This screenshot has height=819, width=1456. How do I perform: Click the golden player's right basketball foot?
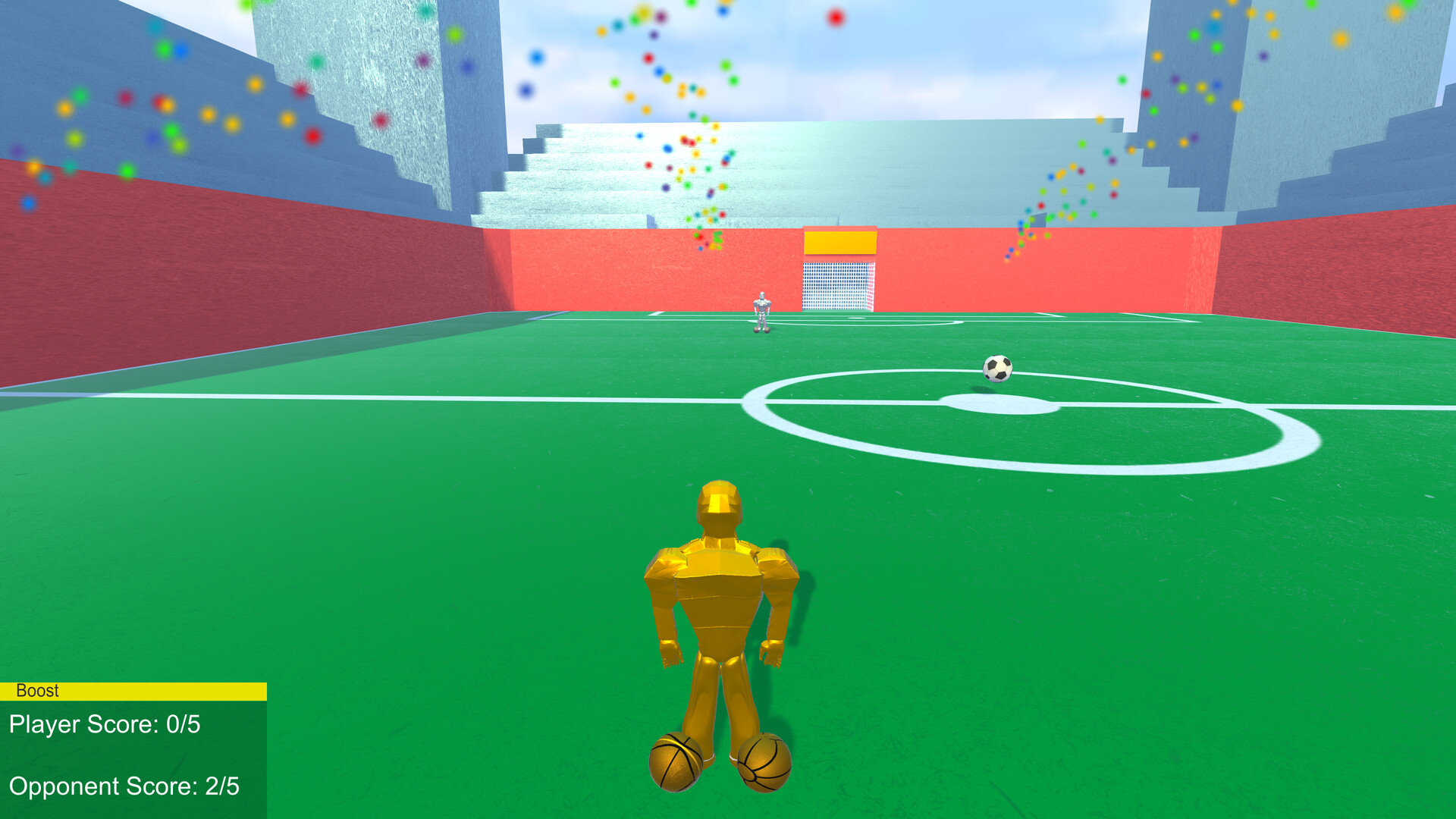[764, 762]
